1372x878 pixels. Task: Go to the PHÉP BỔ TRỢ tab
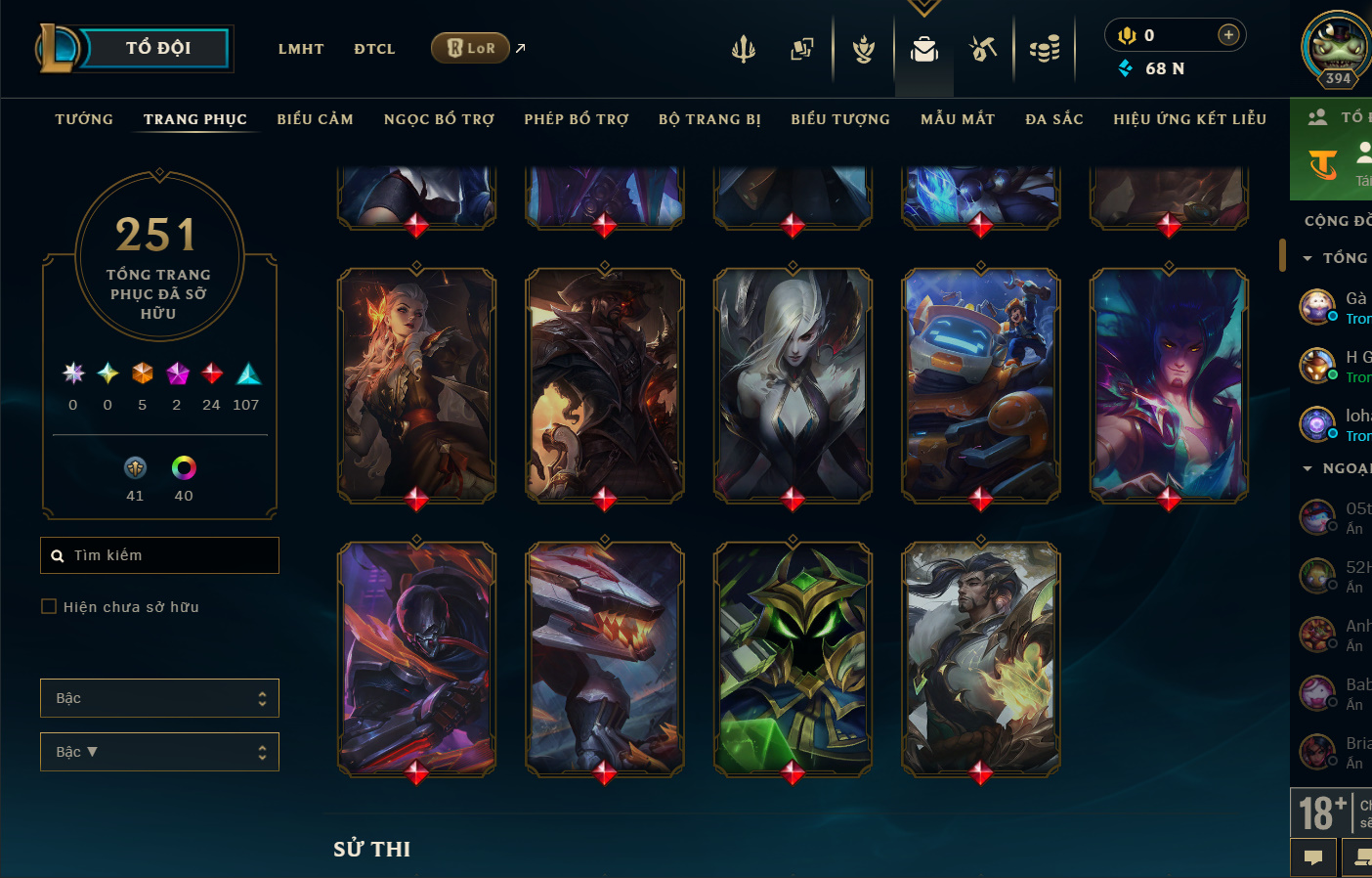(577, 119)
